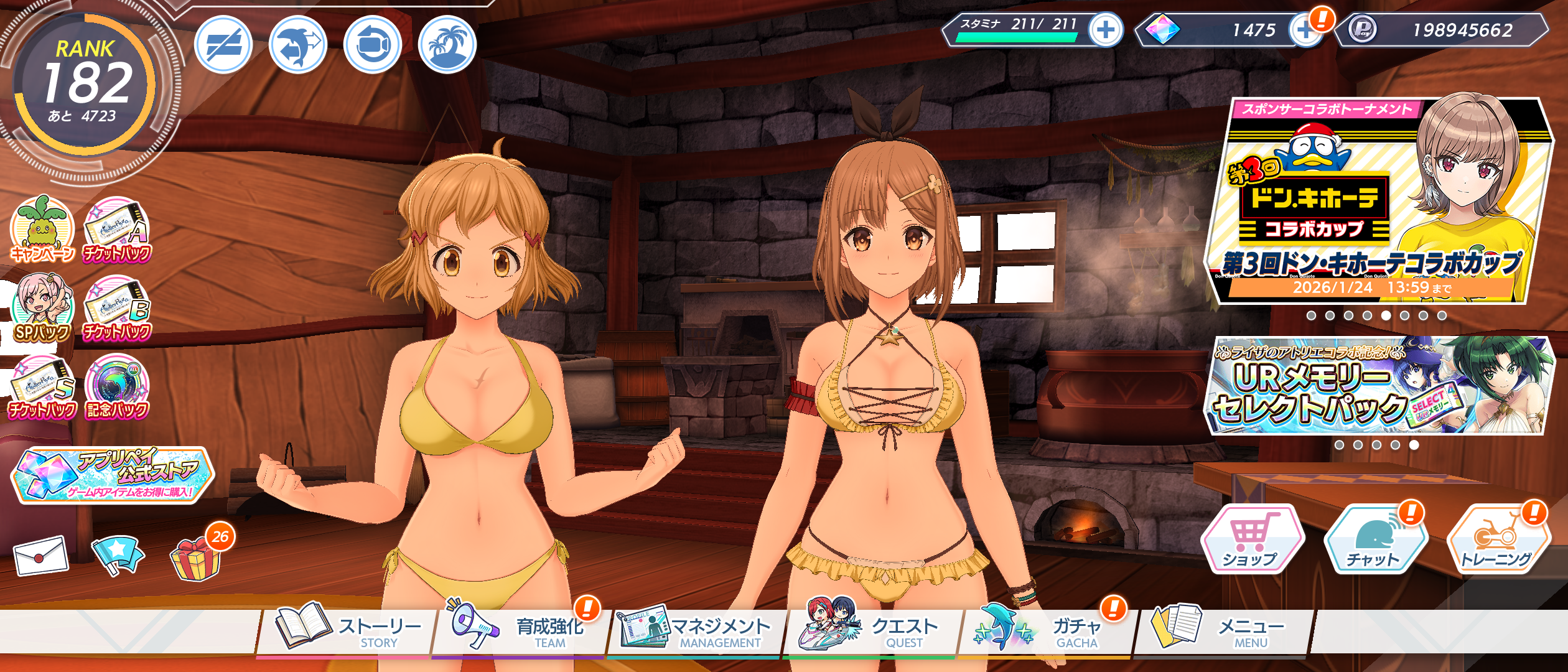Refill stamina with the plus button
1568x672 pixels.
pyautogui.click(x=1106, y=30)
